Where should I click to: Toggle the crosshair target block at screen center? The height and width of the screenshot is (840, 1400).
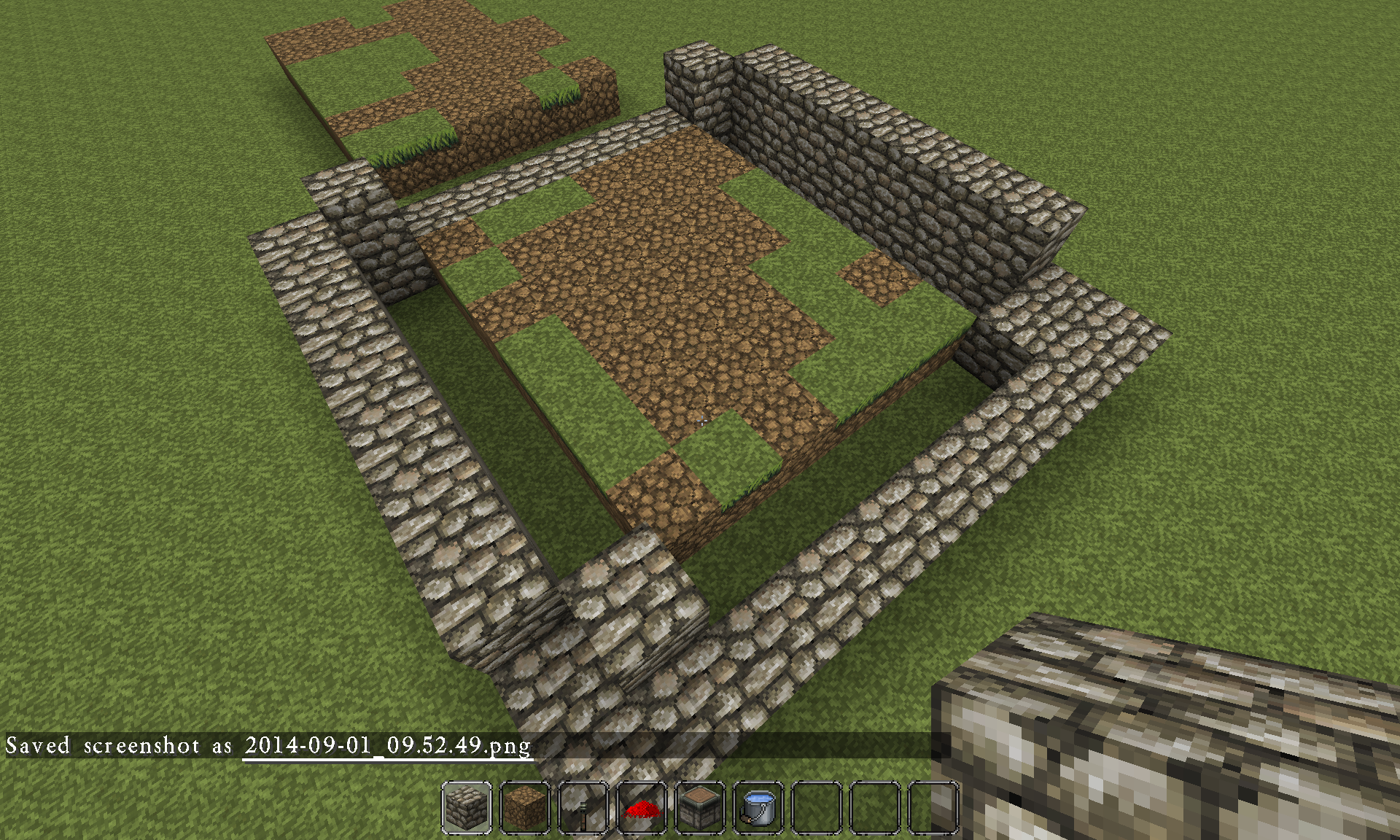[700, 420]
